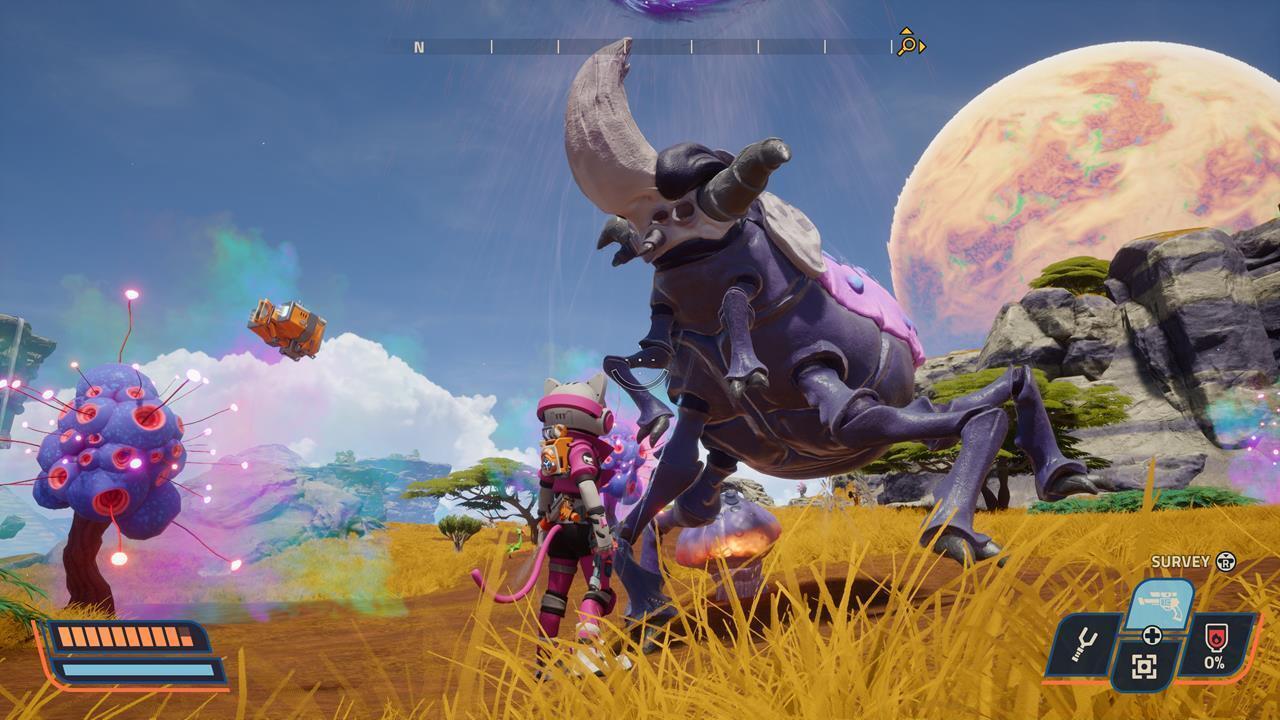Click the right-facing chevron beside the magnifier
The width and height of the screenshot is (1280, 720).
(922, 46)
